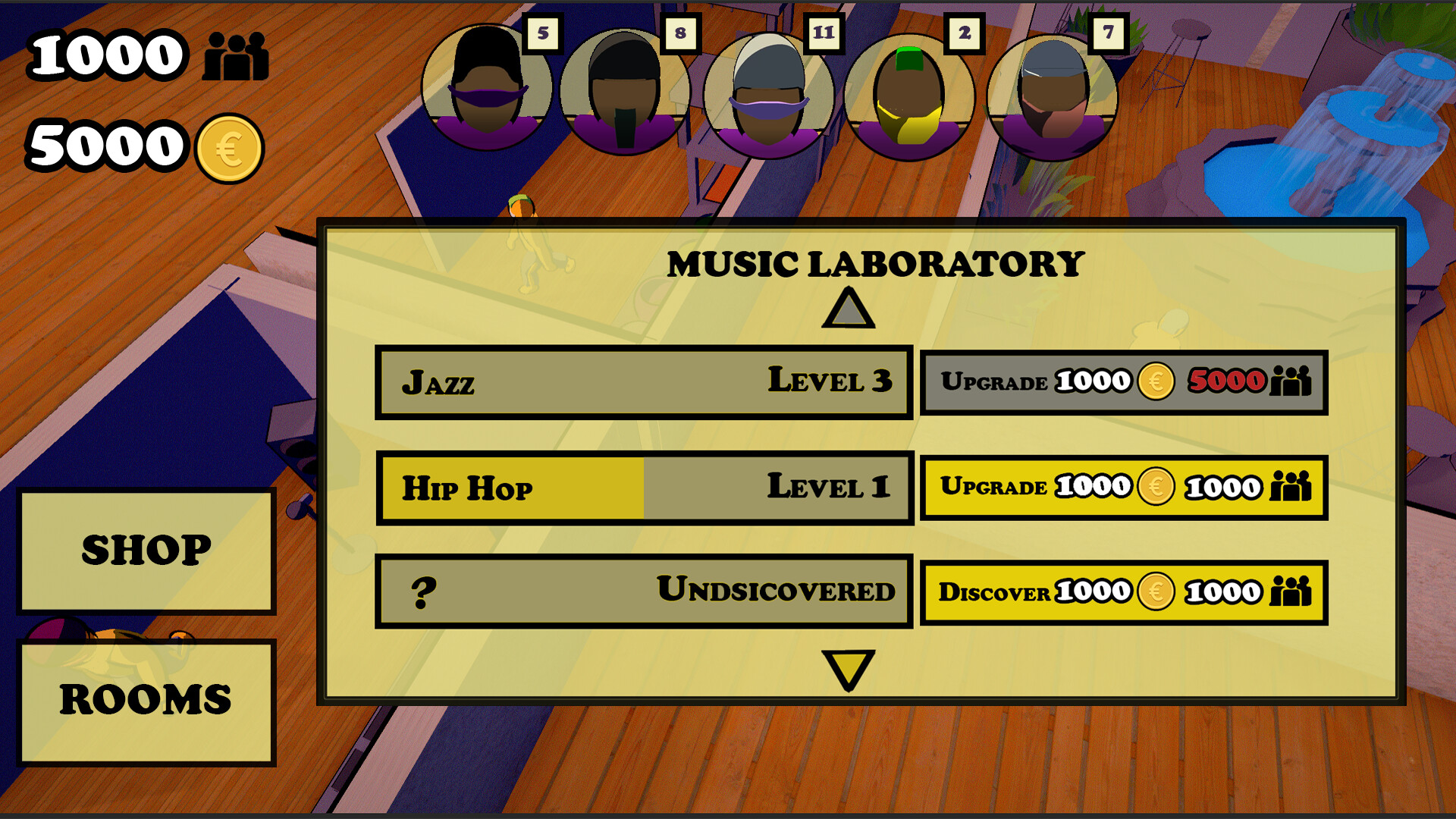Click the population icon beside 1000
1456x819 pixels.
235,57
